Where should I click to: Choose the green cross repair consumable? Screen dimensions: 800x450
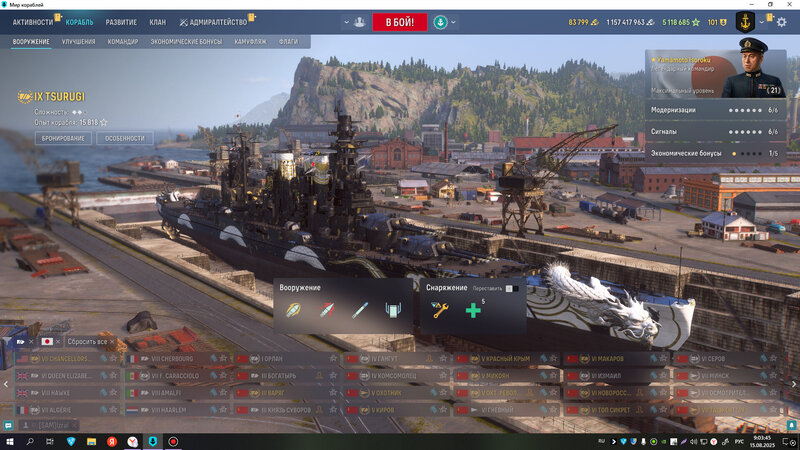[472, 311]
